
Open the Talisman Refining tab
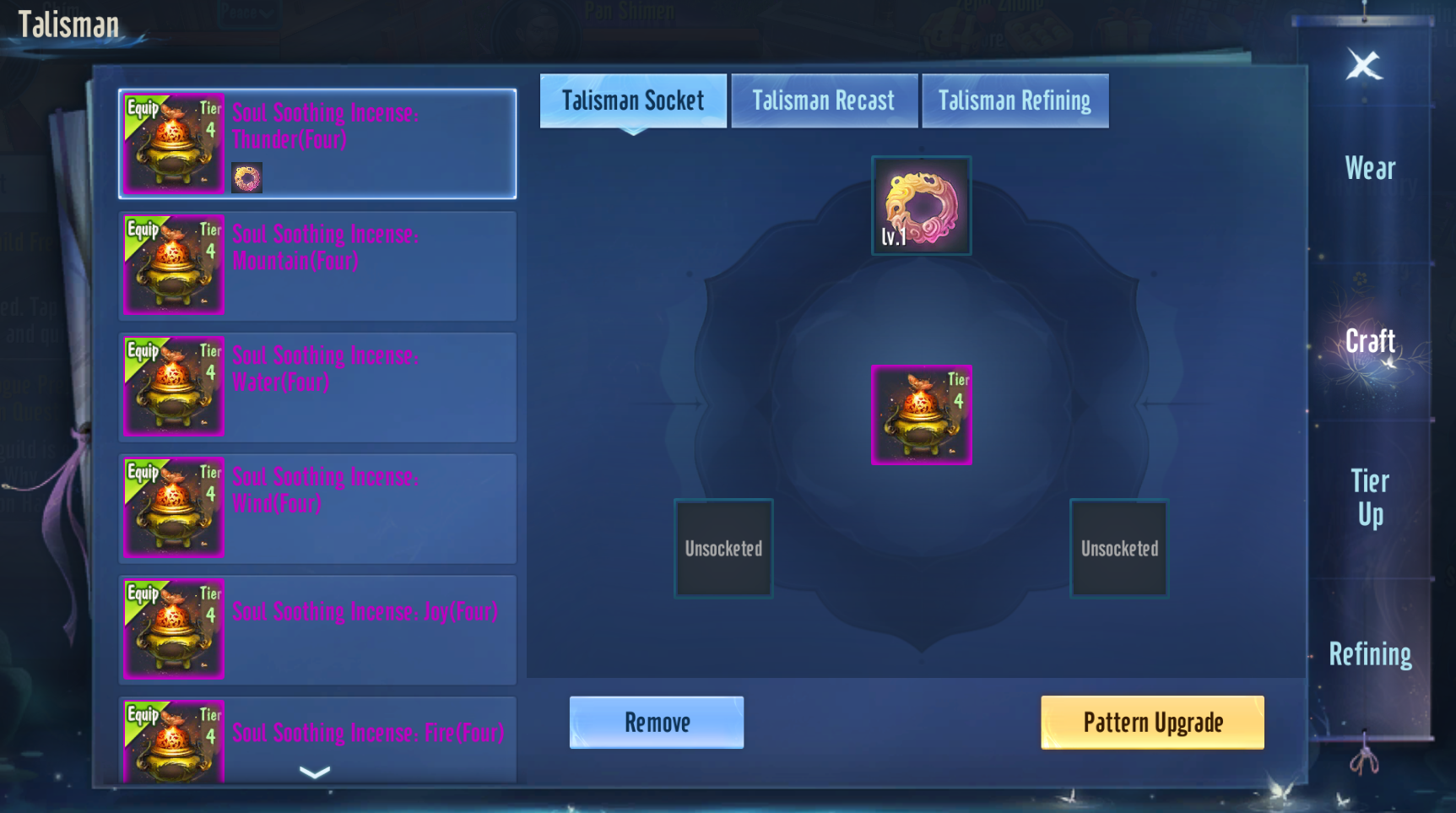point(1015,101)
